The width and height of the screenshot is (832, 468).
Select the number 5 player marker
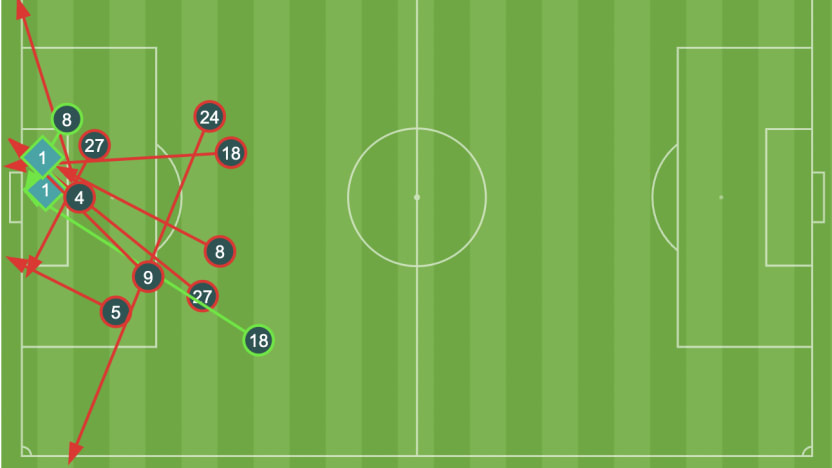[116, 313]
